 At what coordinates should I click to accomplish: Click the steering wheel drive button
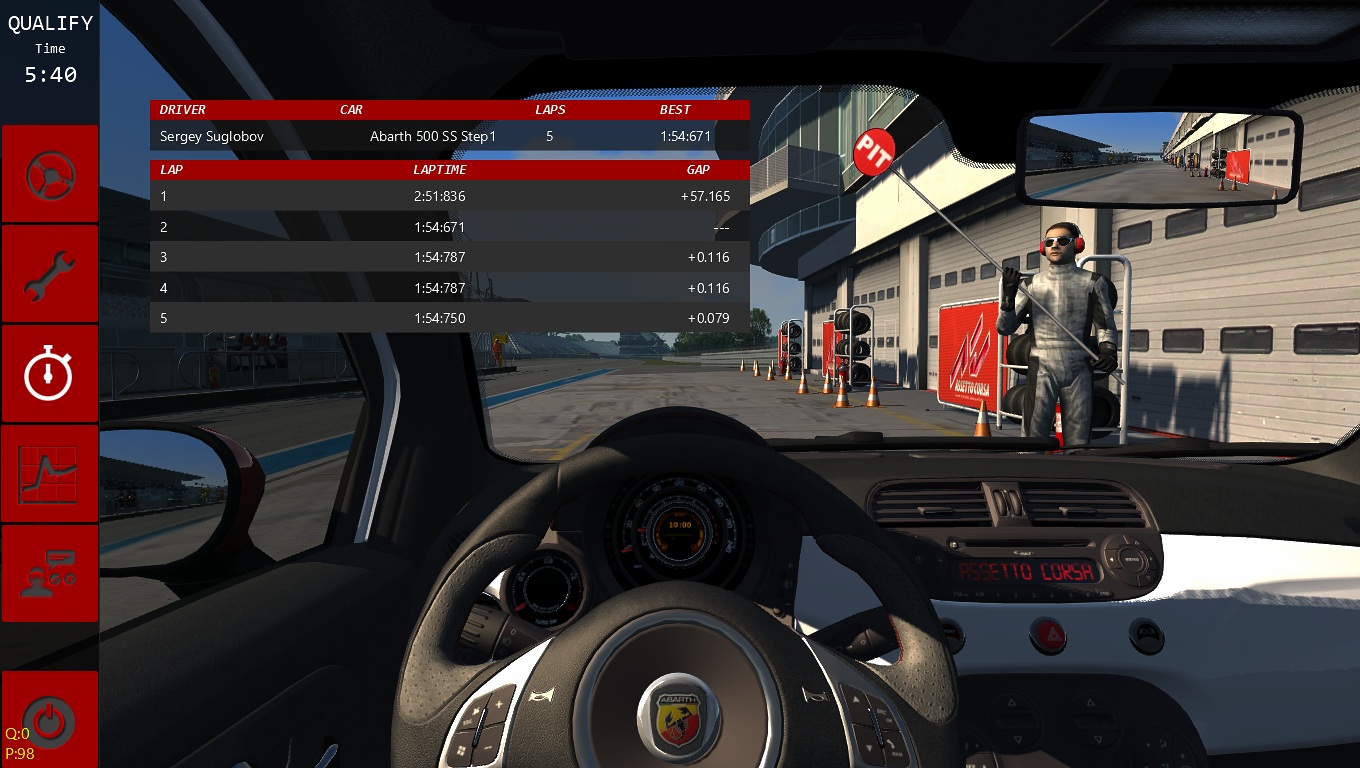pyautogui.click(x=50, y=175)
